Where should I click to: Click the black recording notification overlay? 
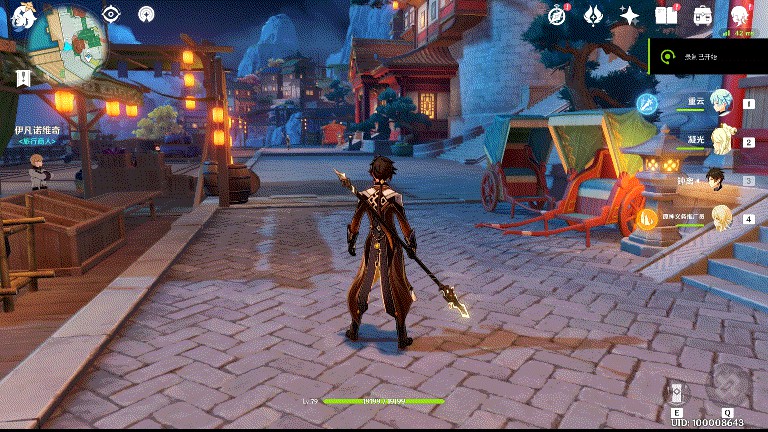point(707,58)
